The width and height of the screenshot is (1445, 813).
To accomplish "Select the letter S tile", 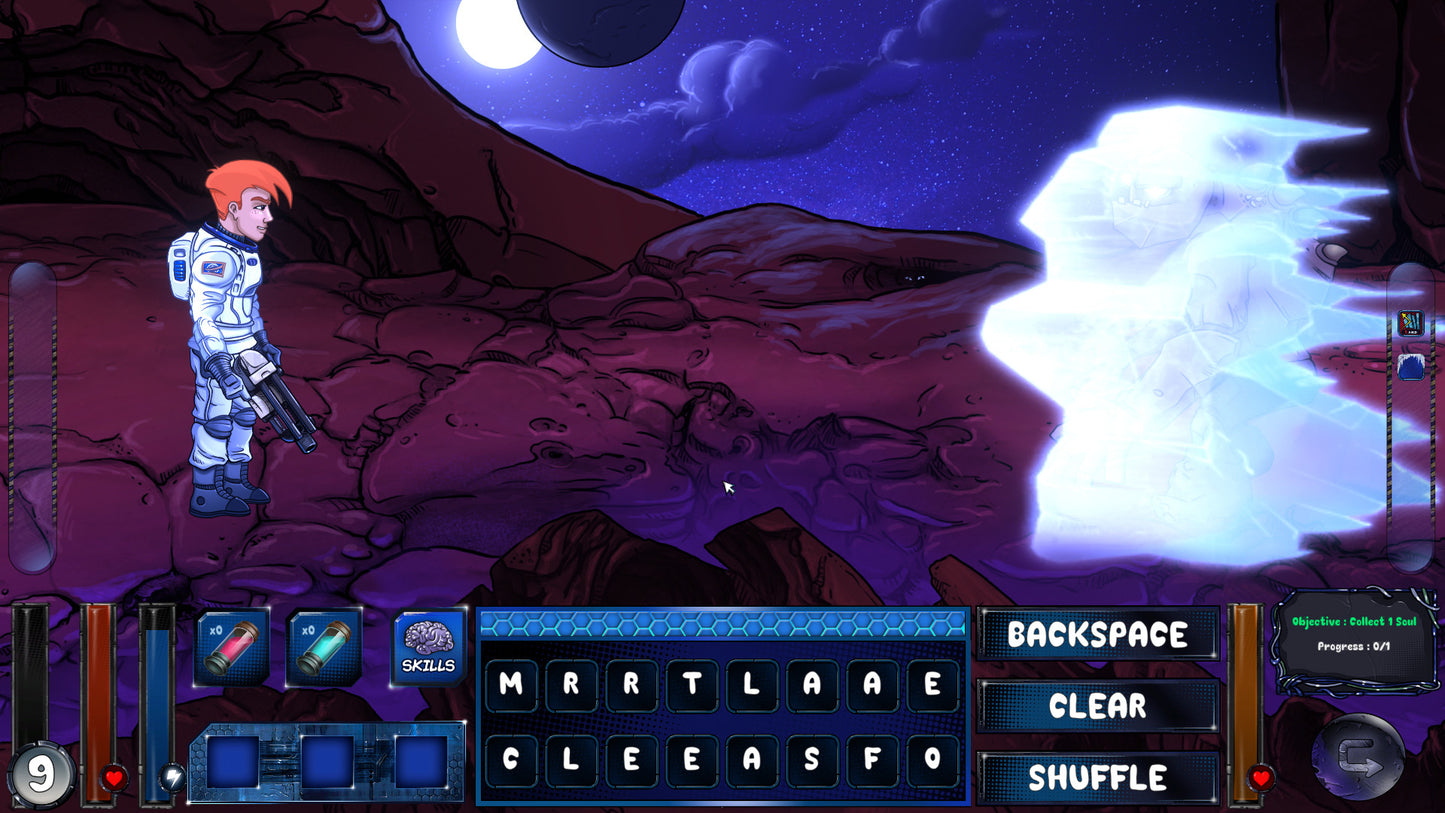I will pyautogui.click(x=812, y=760).
